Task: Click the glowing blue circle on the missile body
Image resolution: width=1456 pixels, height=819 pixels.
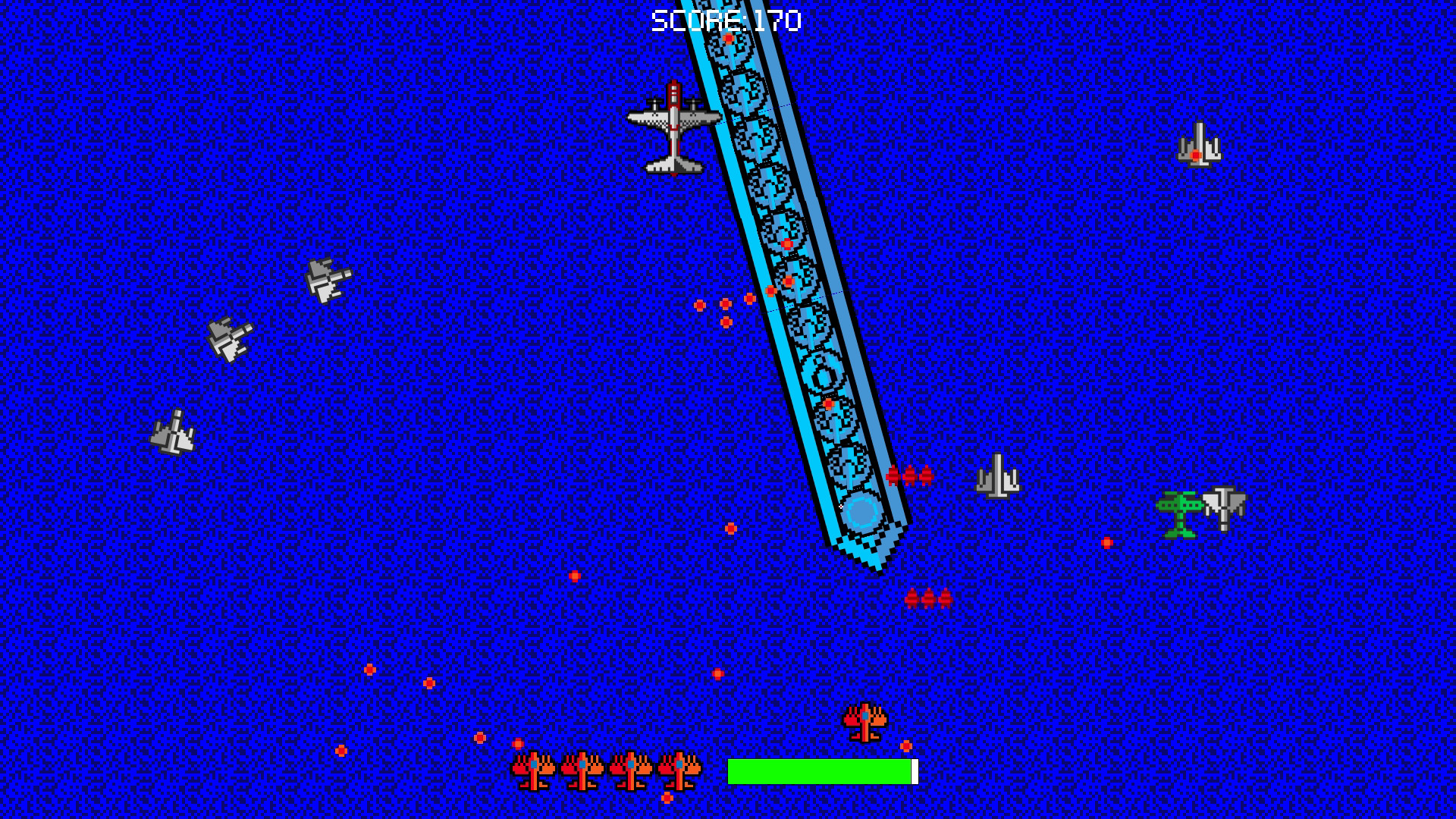Action: pos(861,514)
